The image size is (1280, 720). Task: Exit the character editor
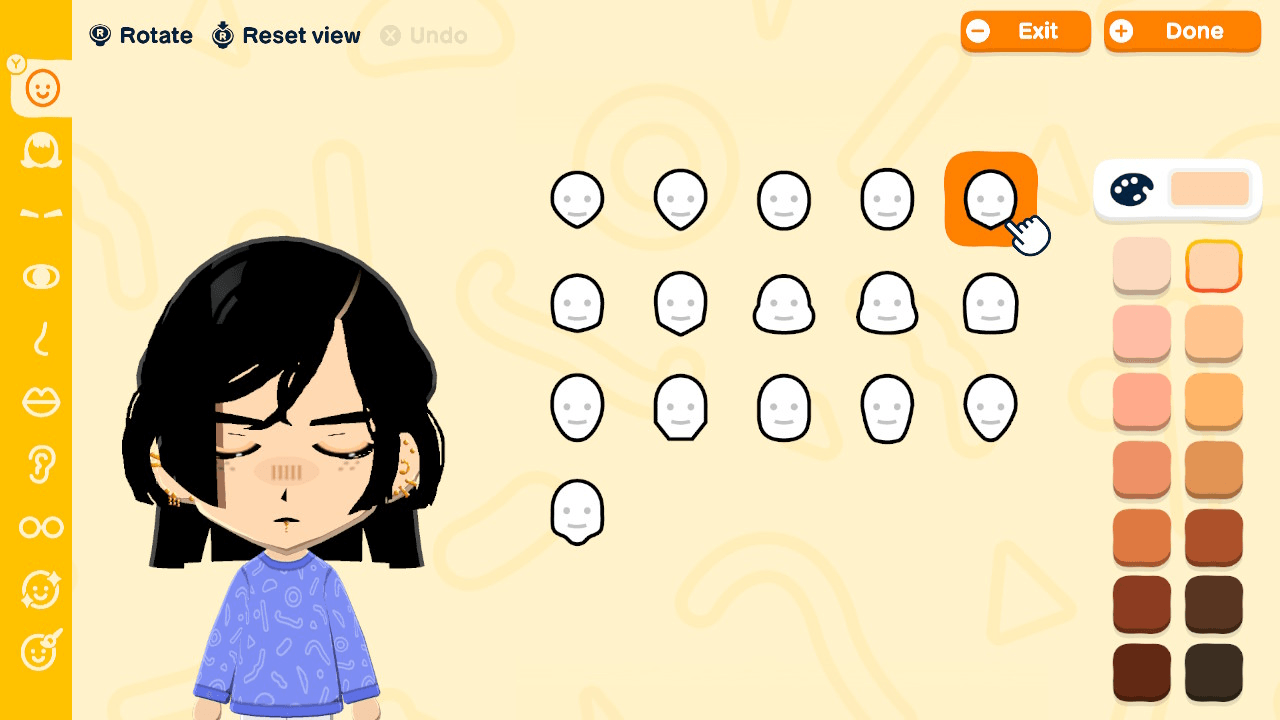[x=1026, y=31]
